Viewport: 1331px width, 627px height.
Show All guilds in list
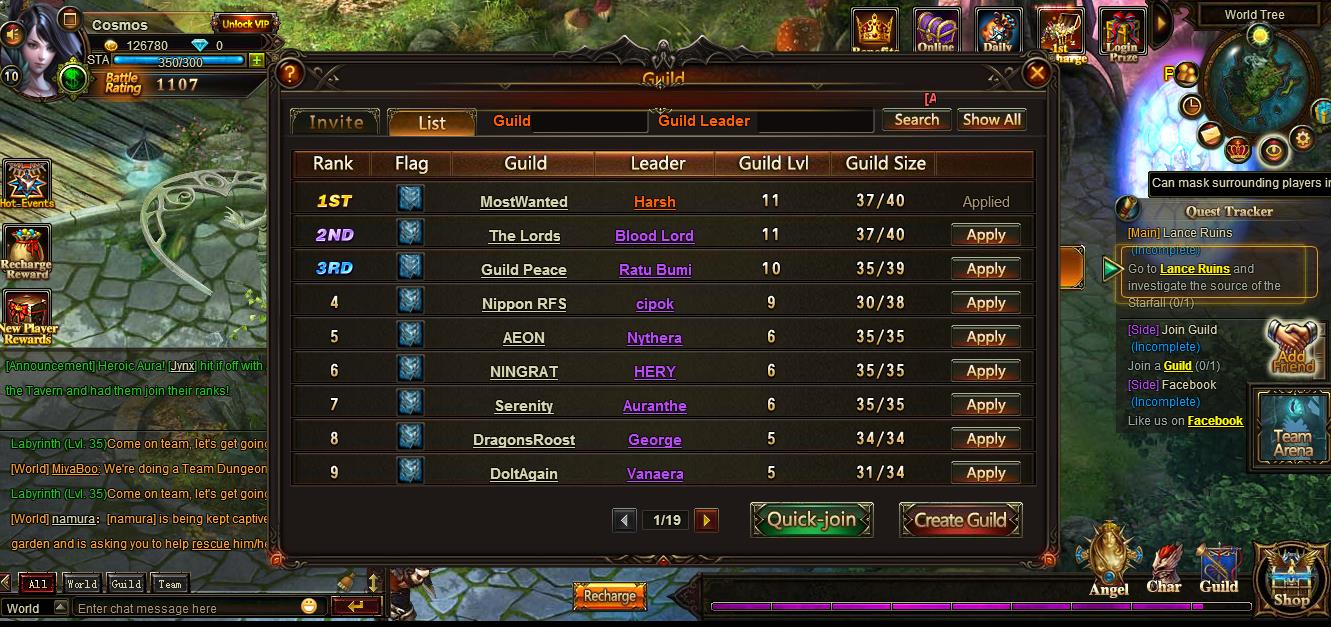[991, 120]
